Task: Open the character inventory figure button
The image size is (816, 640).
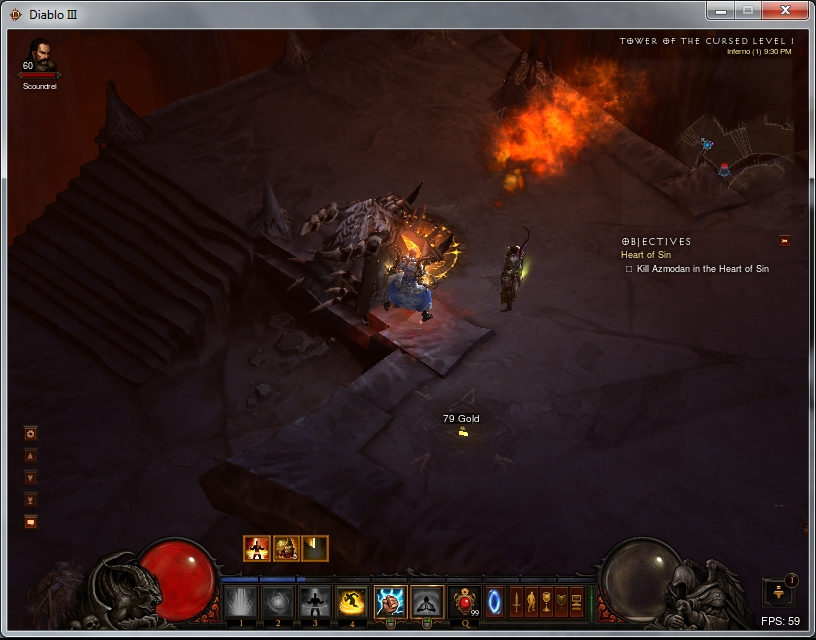Action: [532, 602]
